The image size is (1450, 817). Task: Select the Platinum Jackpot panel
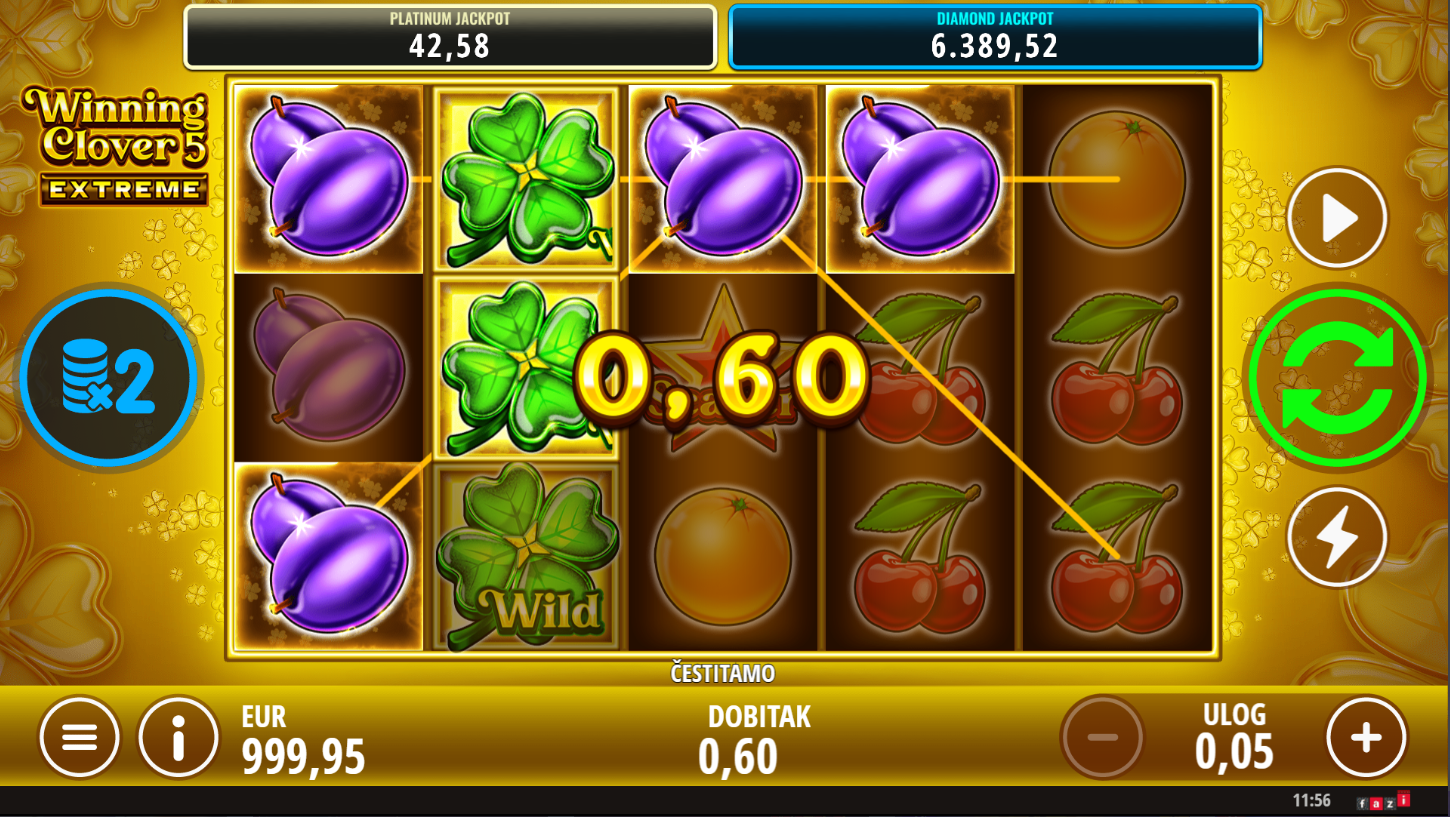(x=450, y=37)
